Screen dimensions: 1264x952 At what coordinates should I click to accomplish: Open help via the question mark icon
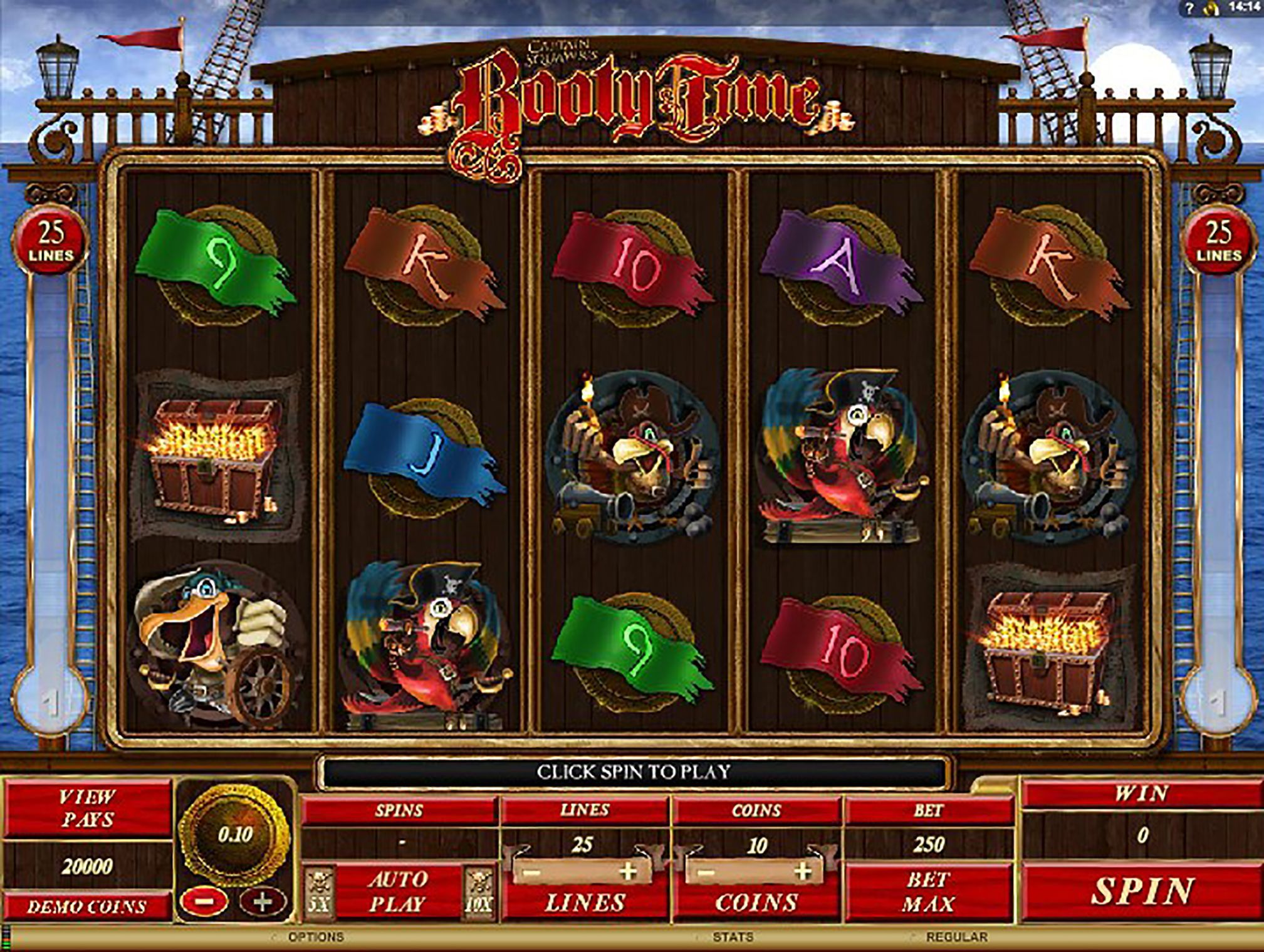1190,8
